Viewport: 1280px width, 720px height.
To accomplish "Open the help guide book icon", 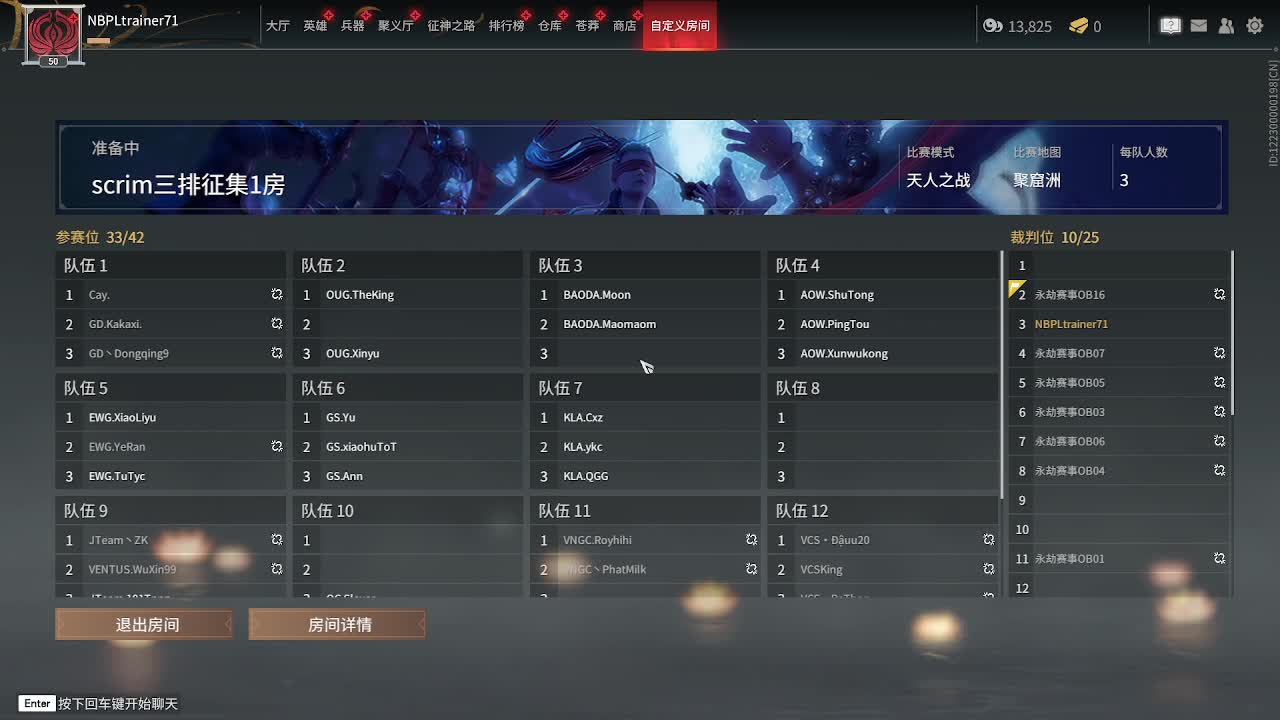I will tap(1170, 25).
